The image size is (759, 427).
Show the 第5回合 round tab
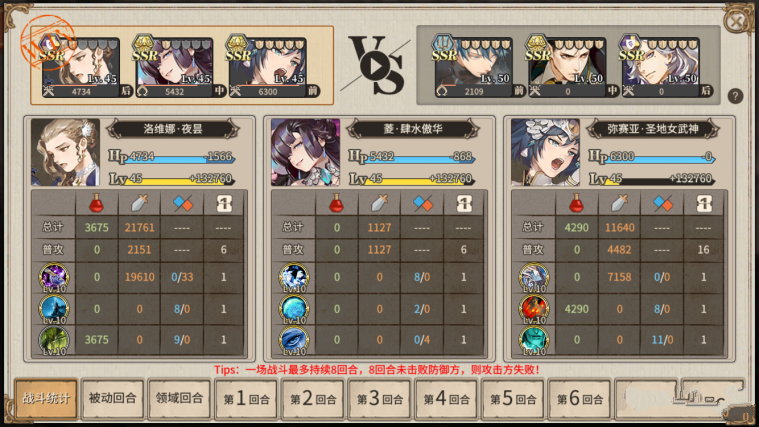tap(512, 399)
